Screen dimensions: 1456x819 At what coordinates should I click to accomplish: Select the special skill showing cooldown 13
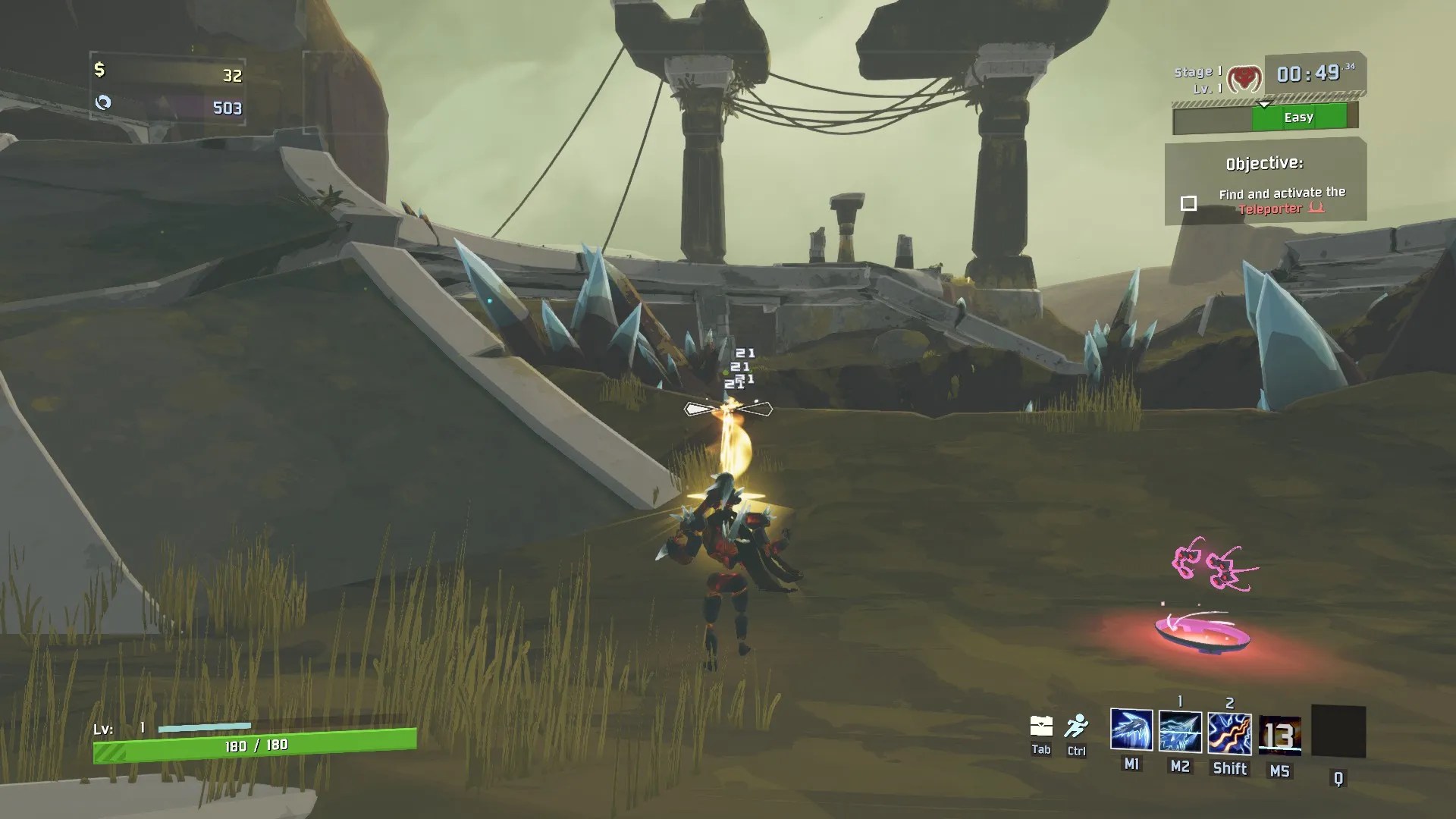click(1279, 735)
